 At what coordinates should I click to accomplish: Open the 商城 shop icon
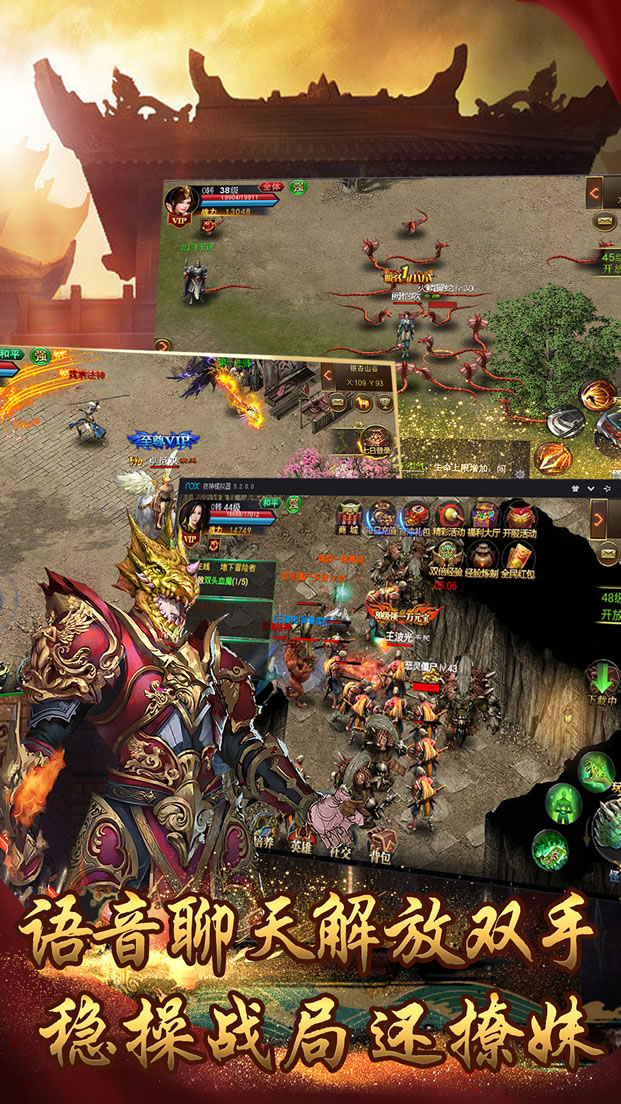350,520
